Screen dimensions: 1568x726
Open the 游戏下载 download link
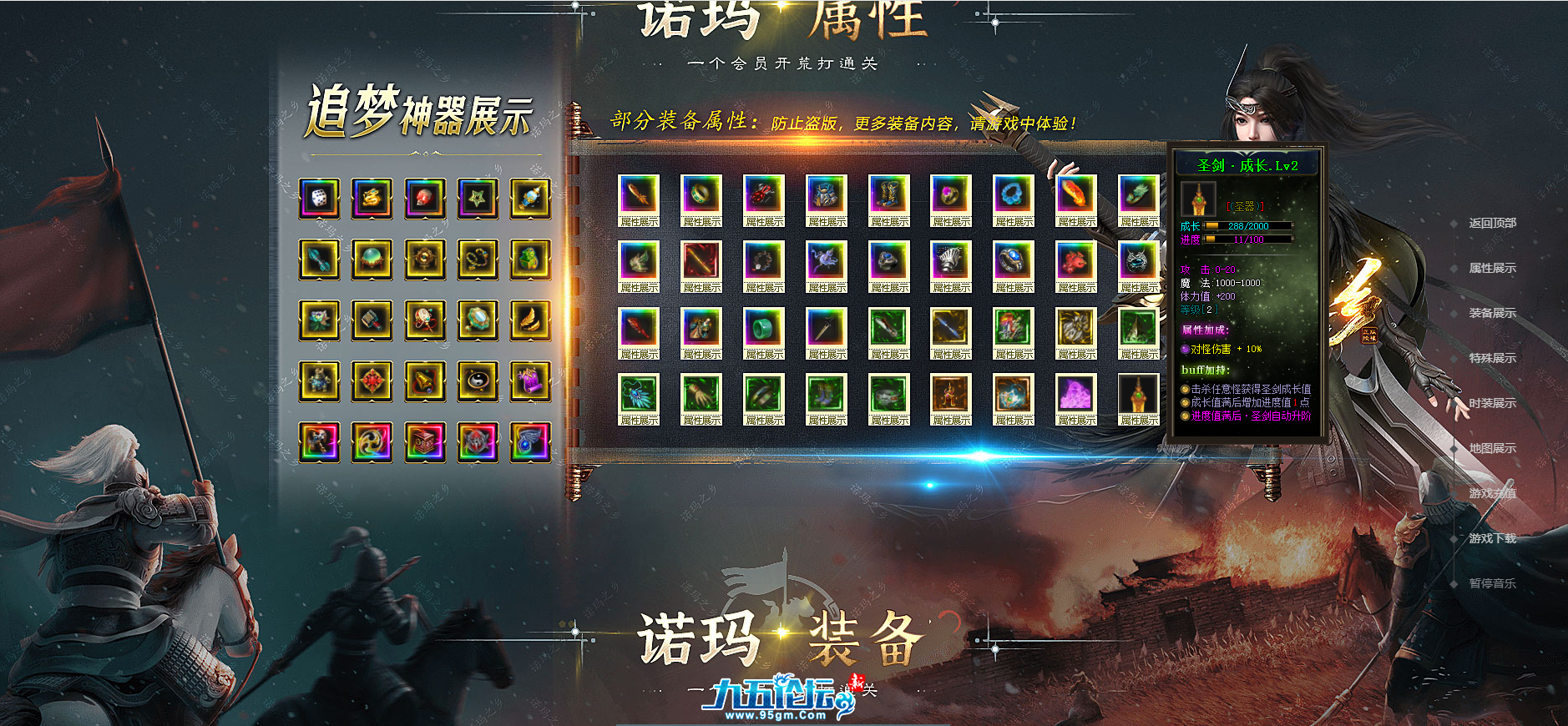(x=1495, y=540)
